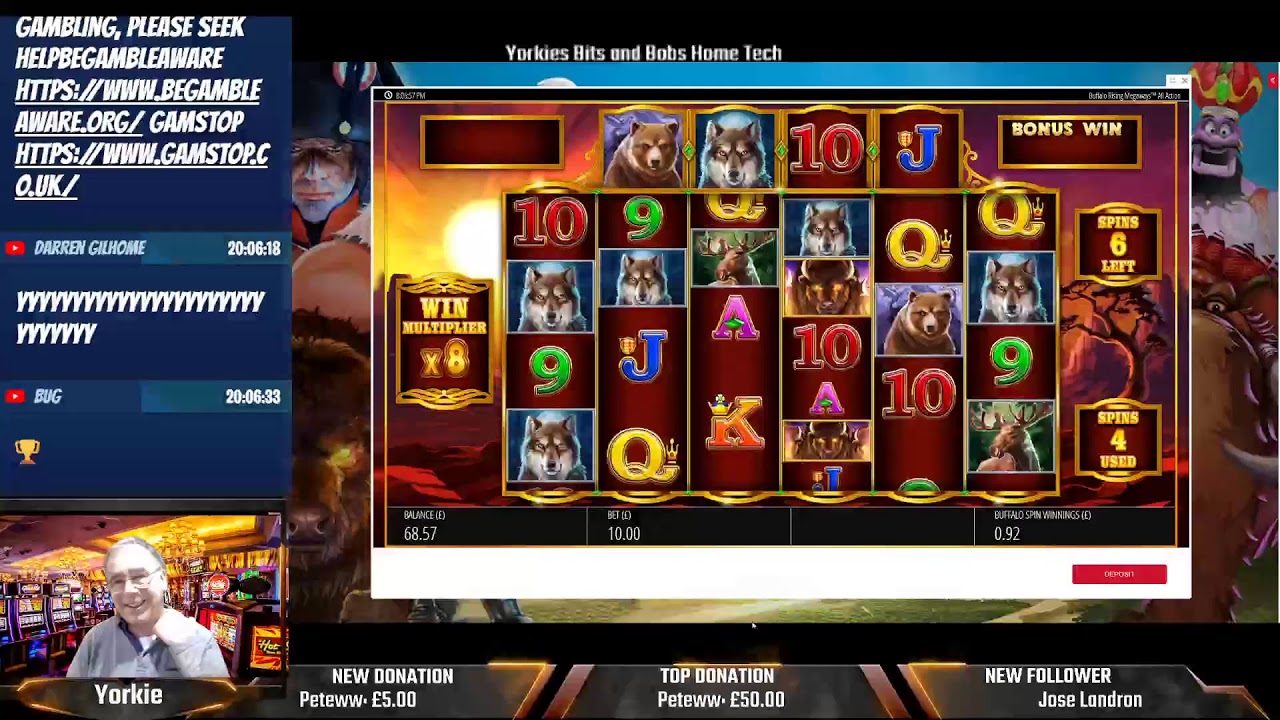Viewport: 1280px width, 720px height.
Task: Maximize the slot game window
Action: [x=1173, y=81]
